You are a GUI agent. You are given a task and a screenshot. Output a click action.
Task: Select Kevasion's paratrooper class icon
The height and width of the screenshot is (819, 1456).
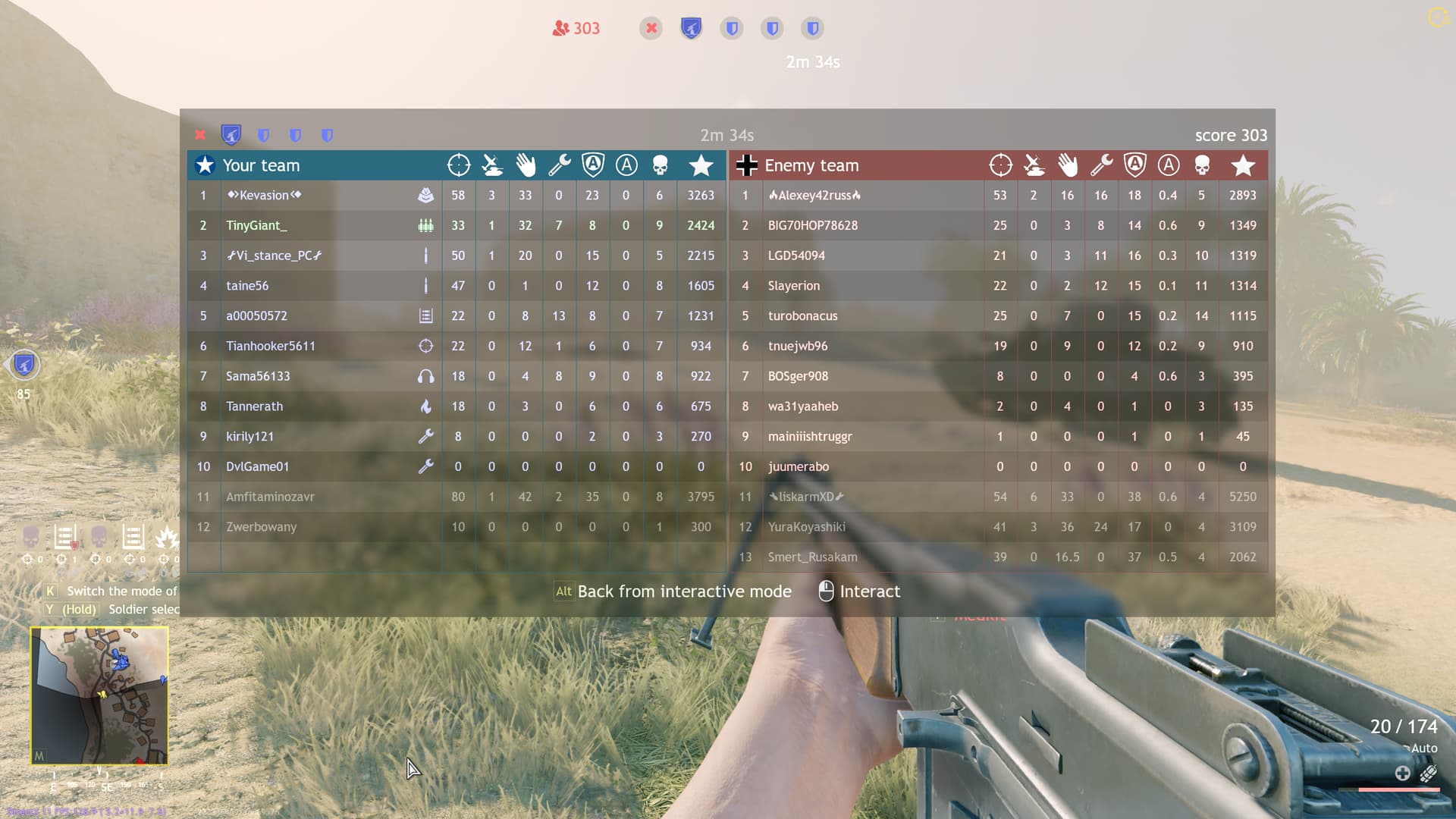[x=427, y=195]
